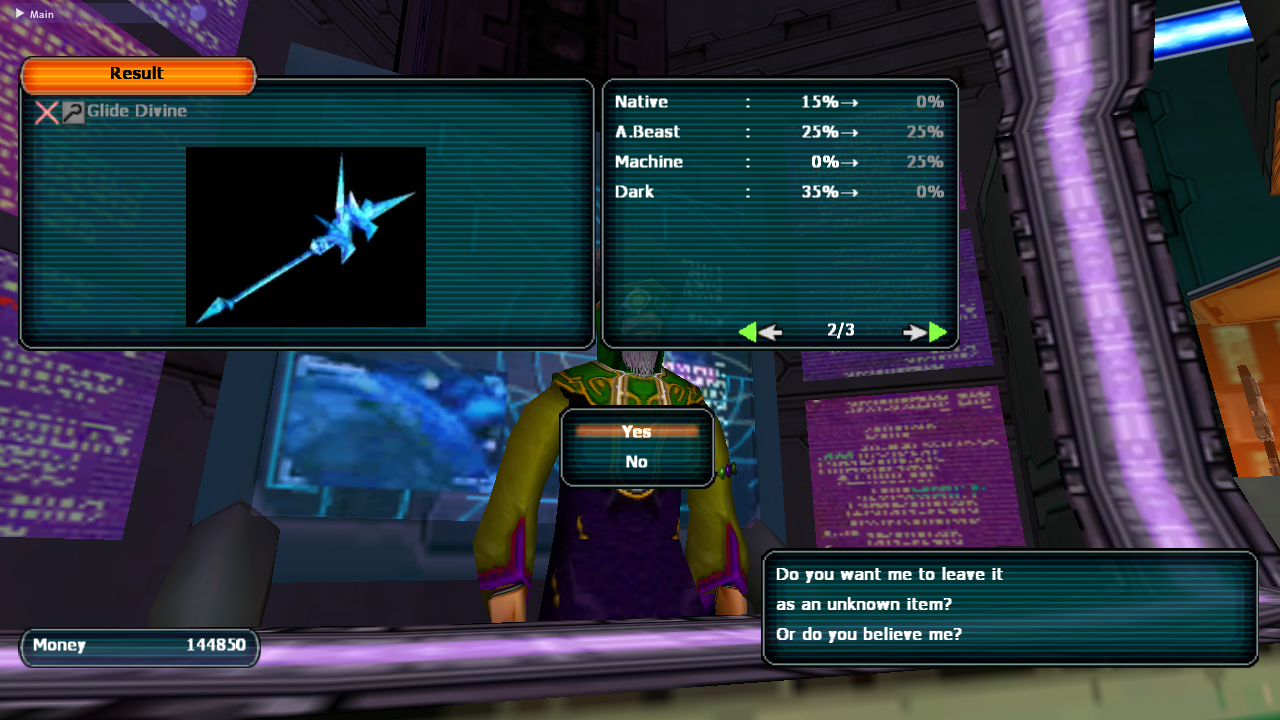1280x720 pixels.
Task: Click the red X icon beside Glide Divine
Action: [x=45, y=112]
